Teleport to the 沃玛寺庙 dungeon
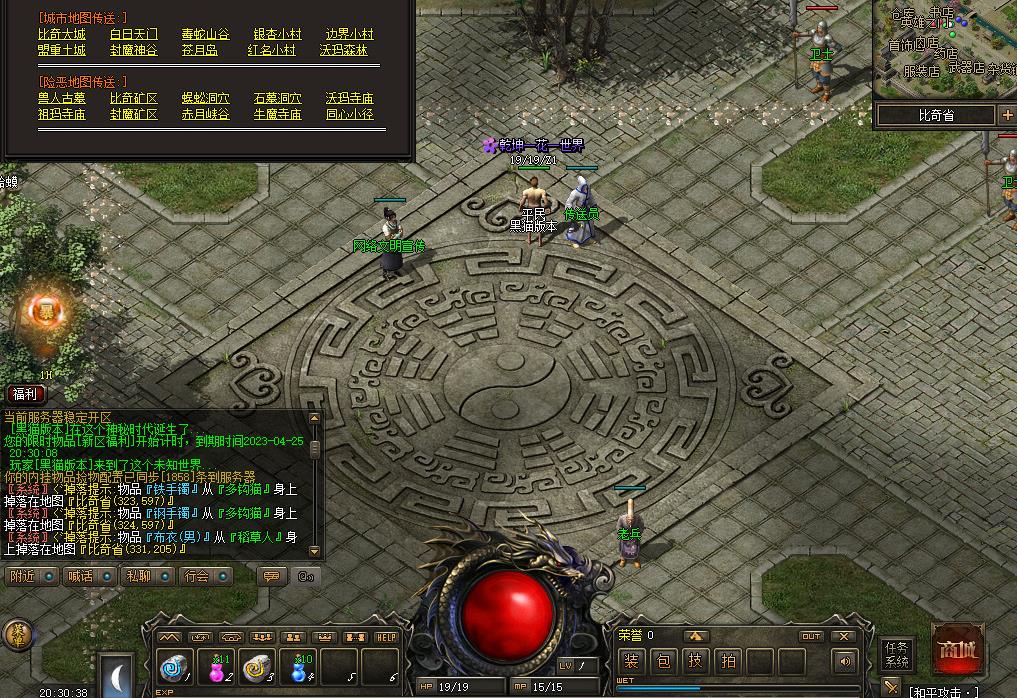 click(x=349, y=98)
